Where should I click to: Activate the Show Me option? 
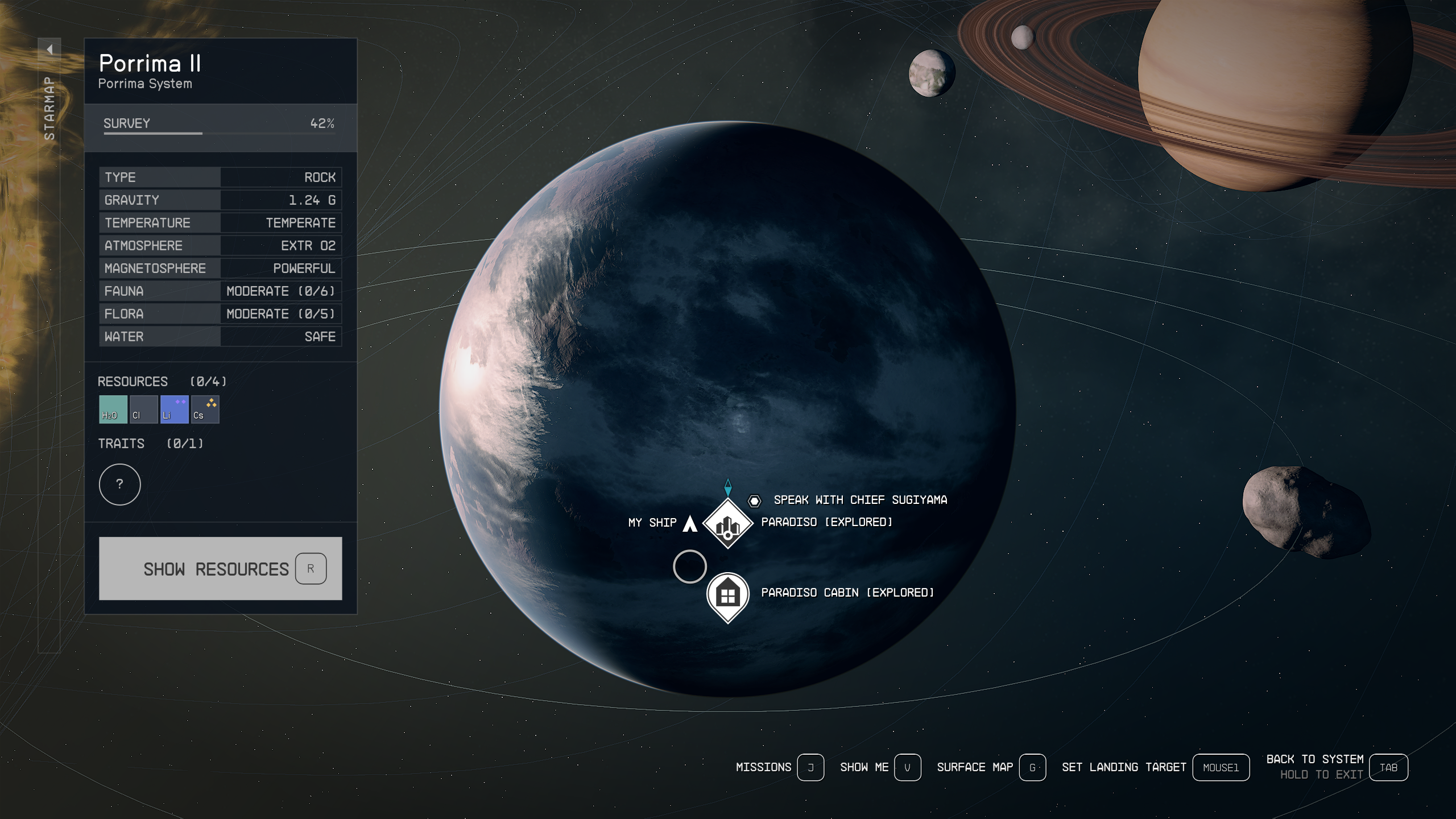(x=907, y=767)
